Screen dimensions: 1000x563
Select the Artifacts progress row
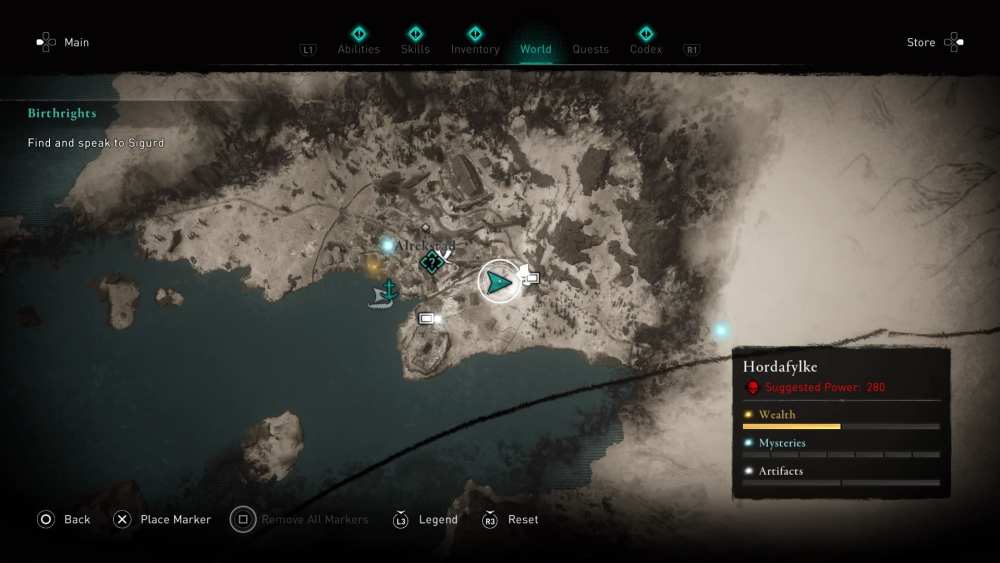pos(841,474)
